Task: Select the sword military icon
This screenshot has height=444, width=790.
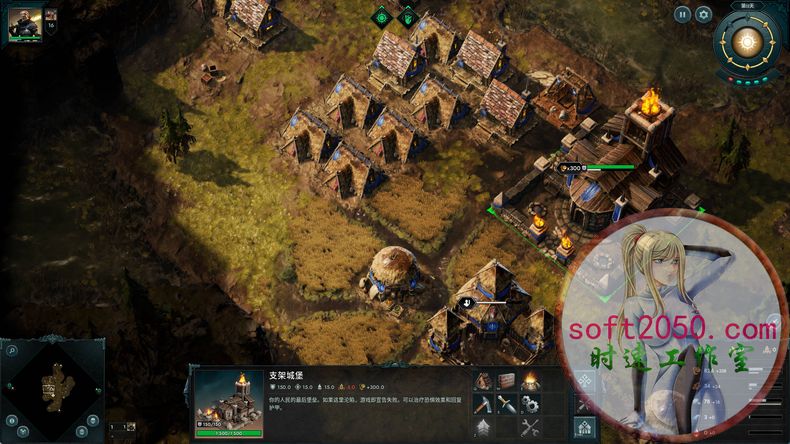Action: [x=506, y=404]
